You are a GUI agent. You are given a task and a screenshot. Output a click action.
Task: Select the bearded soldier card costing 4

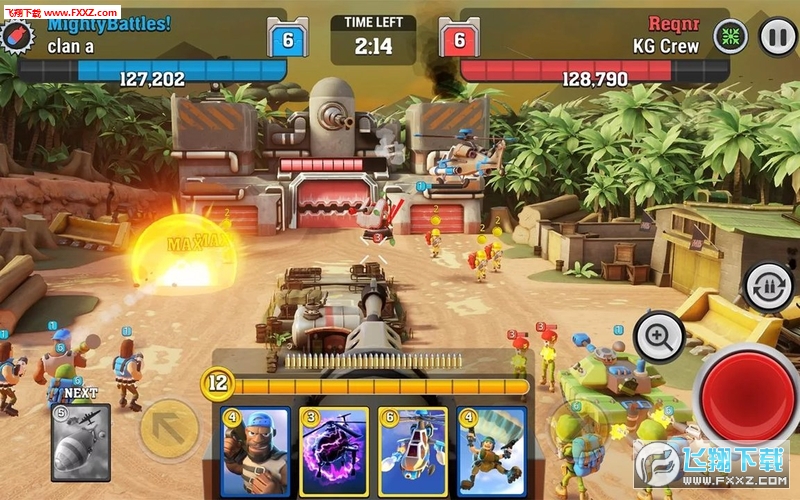click(254, 451)
